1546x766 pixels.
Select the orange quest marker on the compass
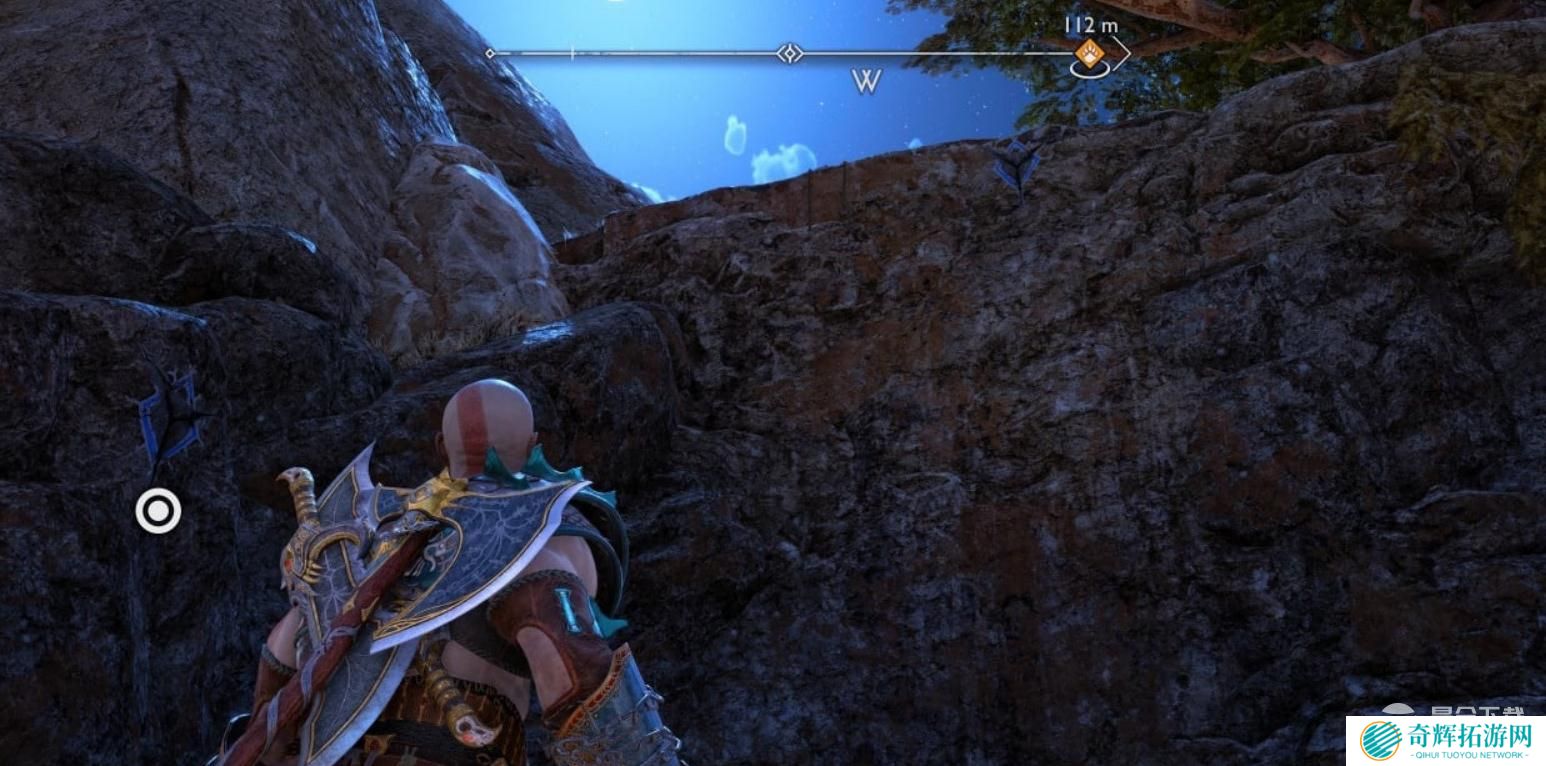pyautogui.click(x=1088, y=52)
